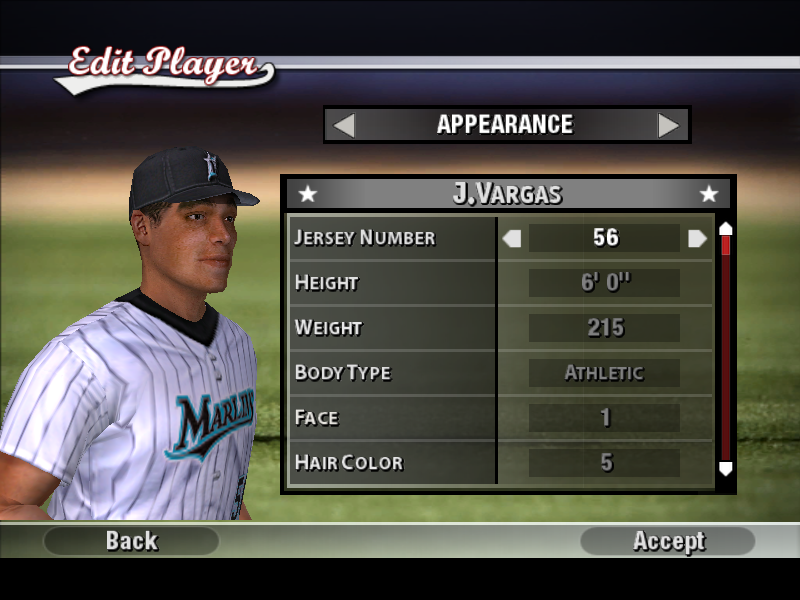This screenshot has width=800, height=600.
Task: Highlight the Body Type row
Action: click(x=392, y=373)
